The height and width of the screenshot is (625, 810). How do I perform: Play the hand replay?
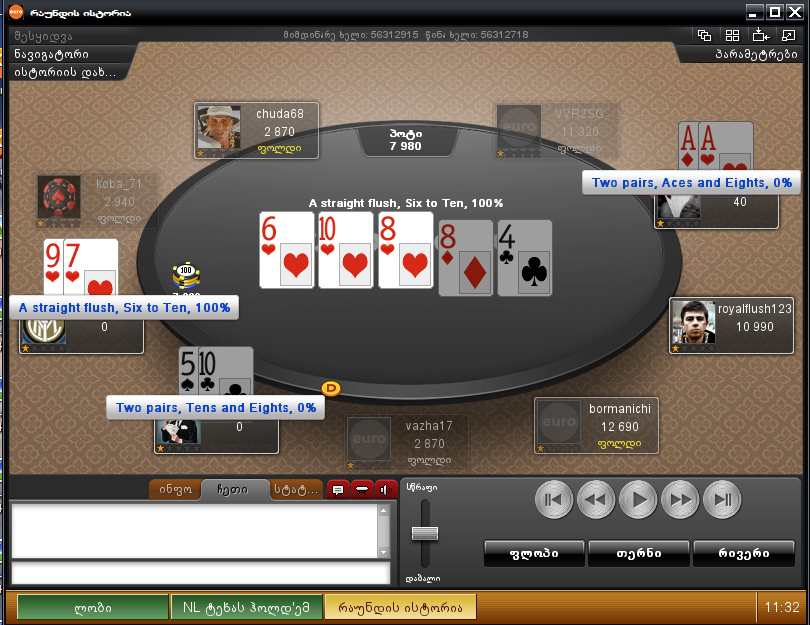click(637, 499)
